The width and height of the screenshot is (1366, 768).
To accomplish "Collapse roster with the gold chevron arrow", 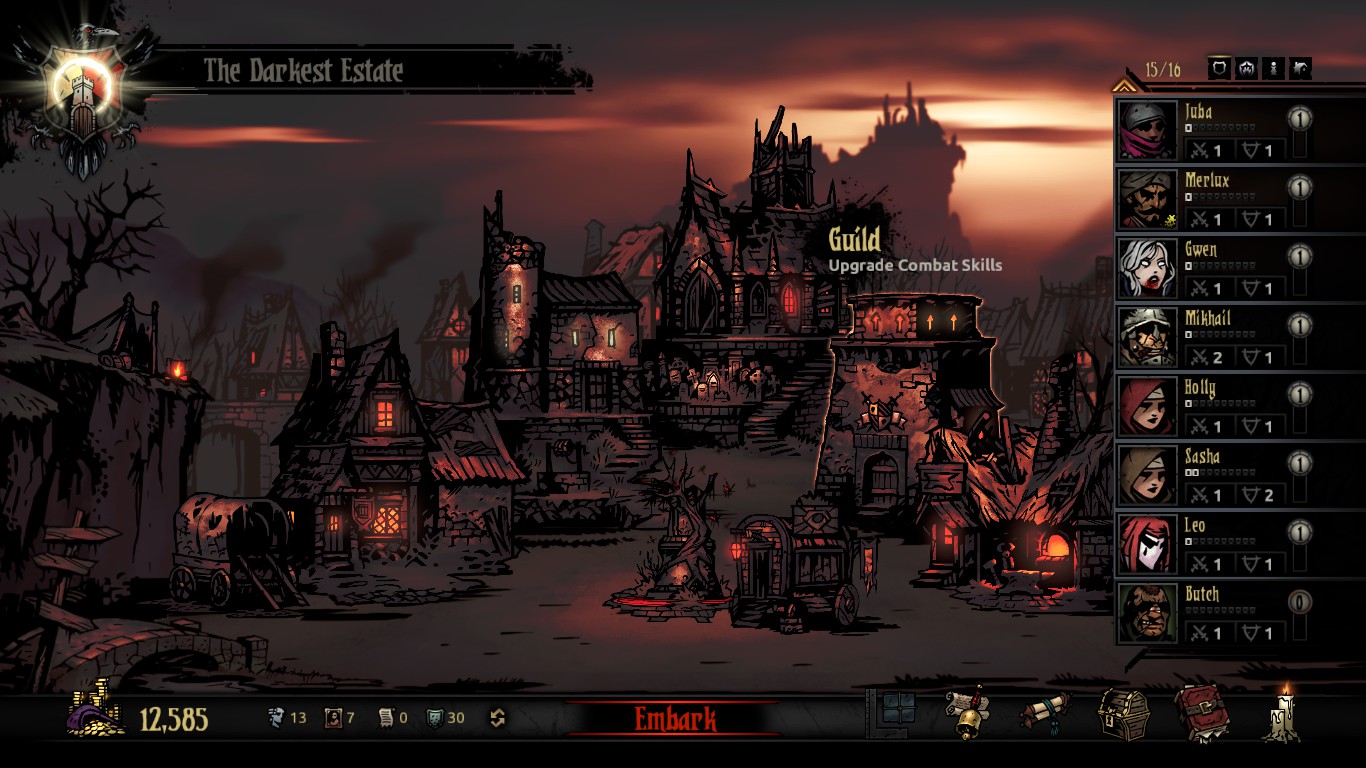I will coord(1124,86).
